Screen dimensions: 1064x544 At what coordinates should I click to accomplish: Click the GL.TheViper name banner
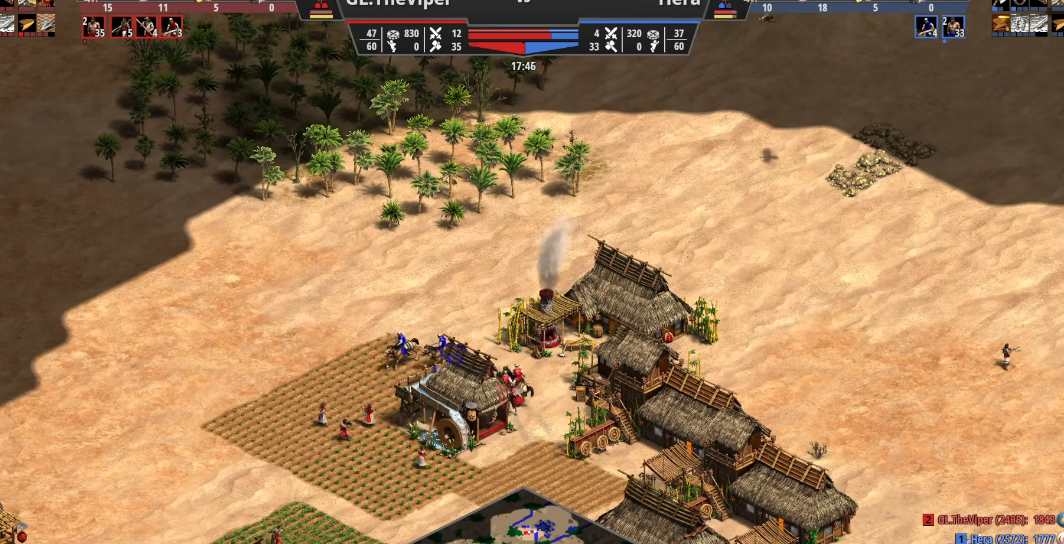click(x=400, y=6)
